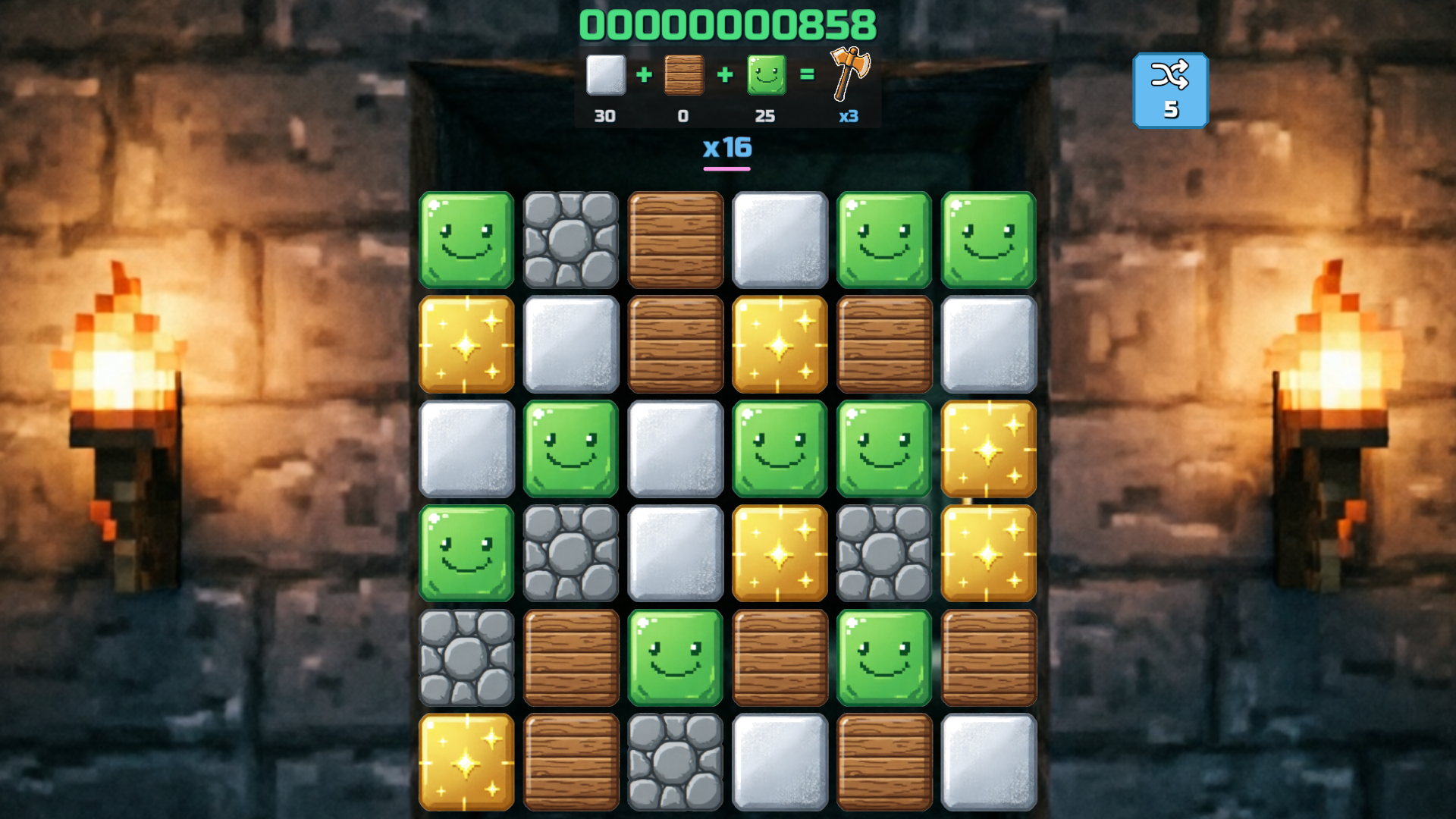Click the x16 multiplier label

click(726, 149)
